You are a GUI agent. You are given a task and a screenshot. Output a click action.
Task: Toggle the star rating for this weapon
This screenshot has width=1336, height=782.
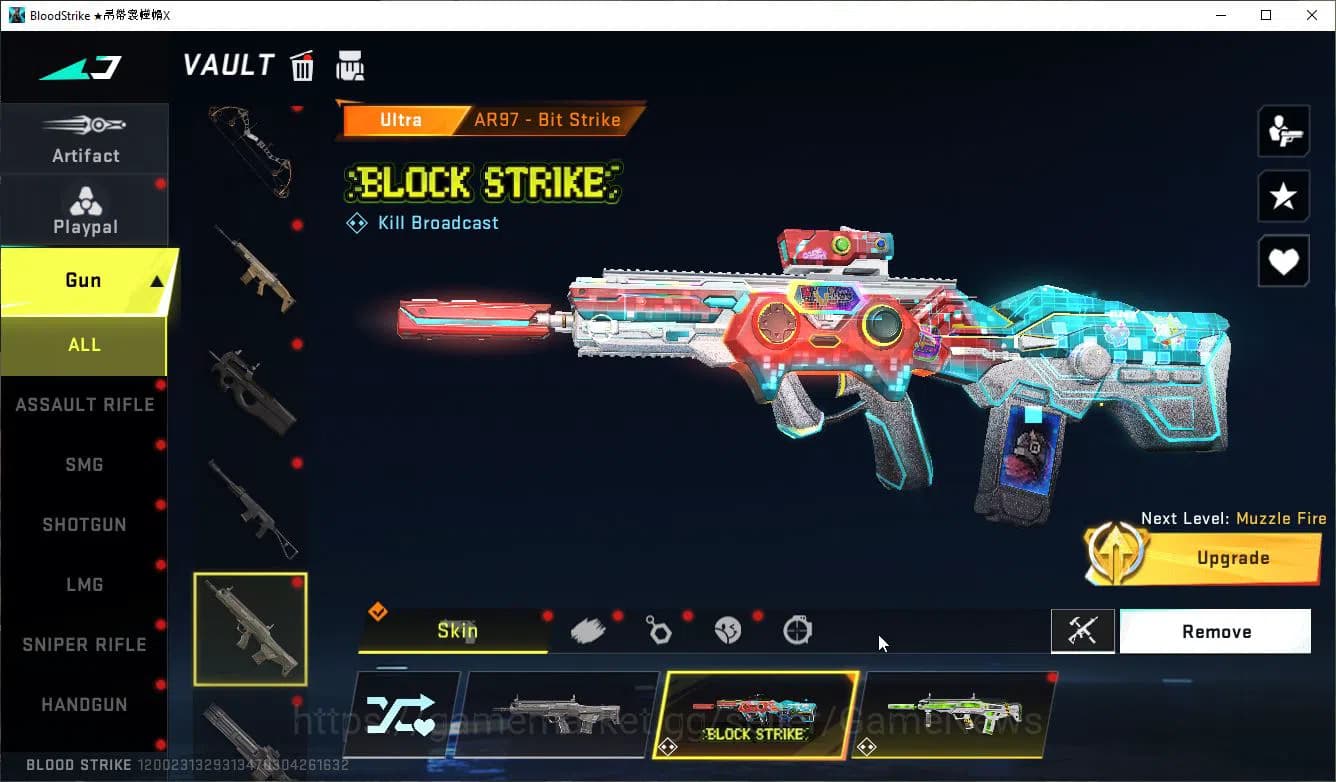[1283, 196]
